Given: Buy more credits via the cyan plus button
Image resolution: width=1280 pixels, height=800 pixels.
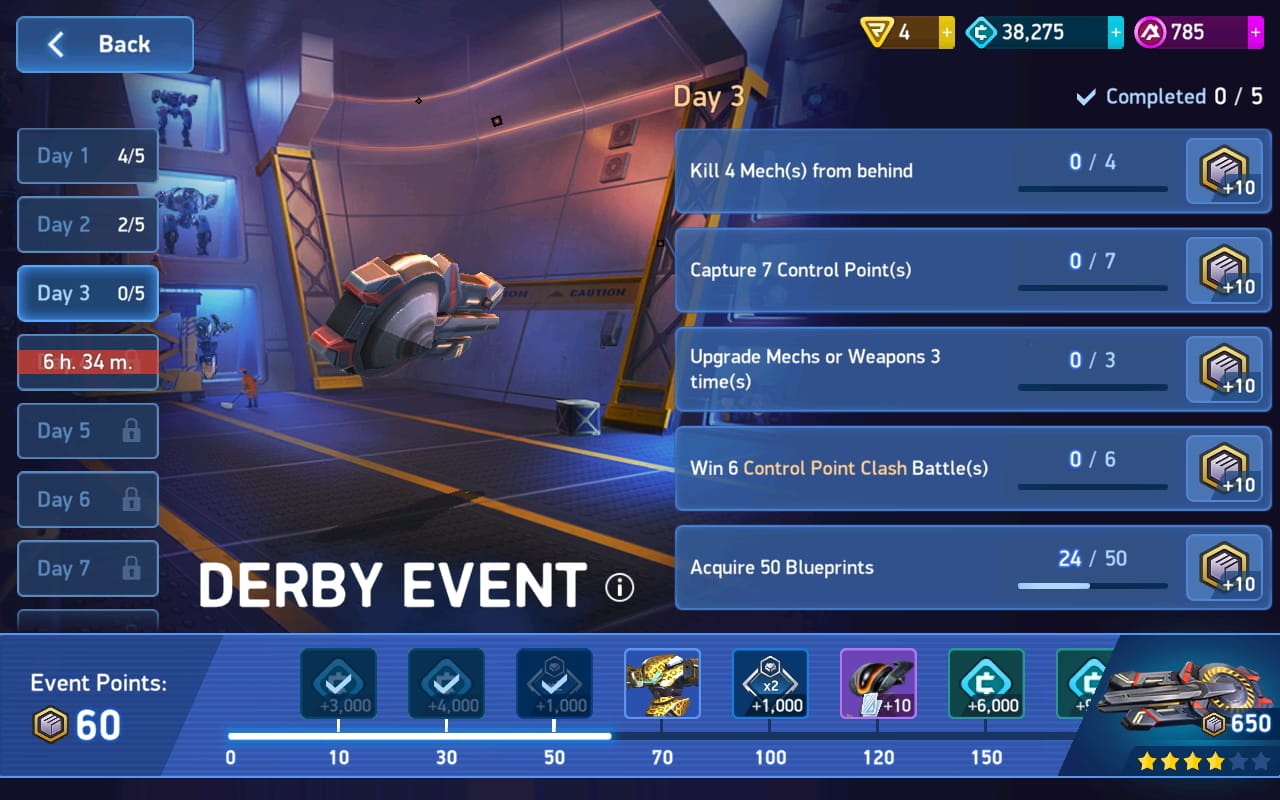Looking at the screenshot, I should (x=1115, y=33).
